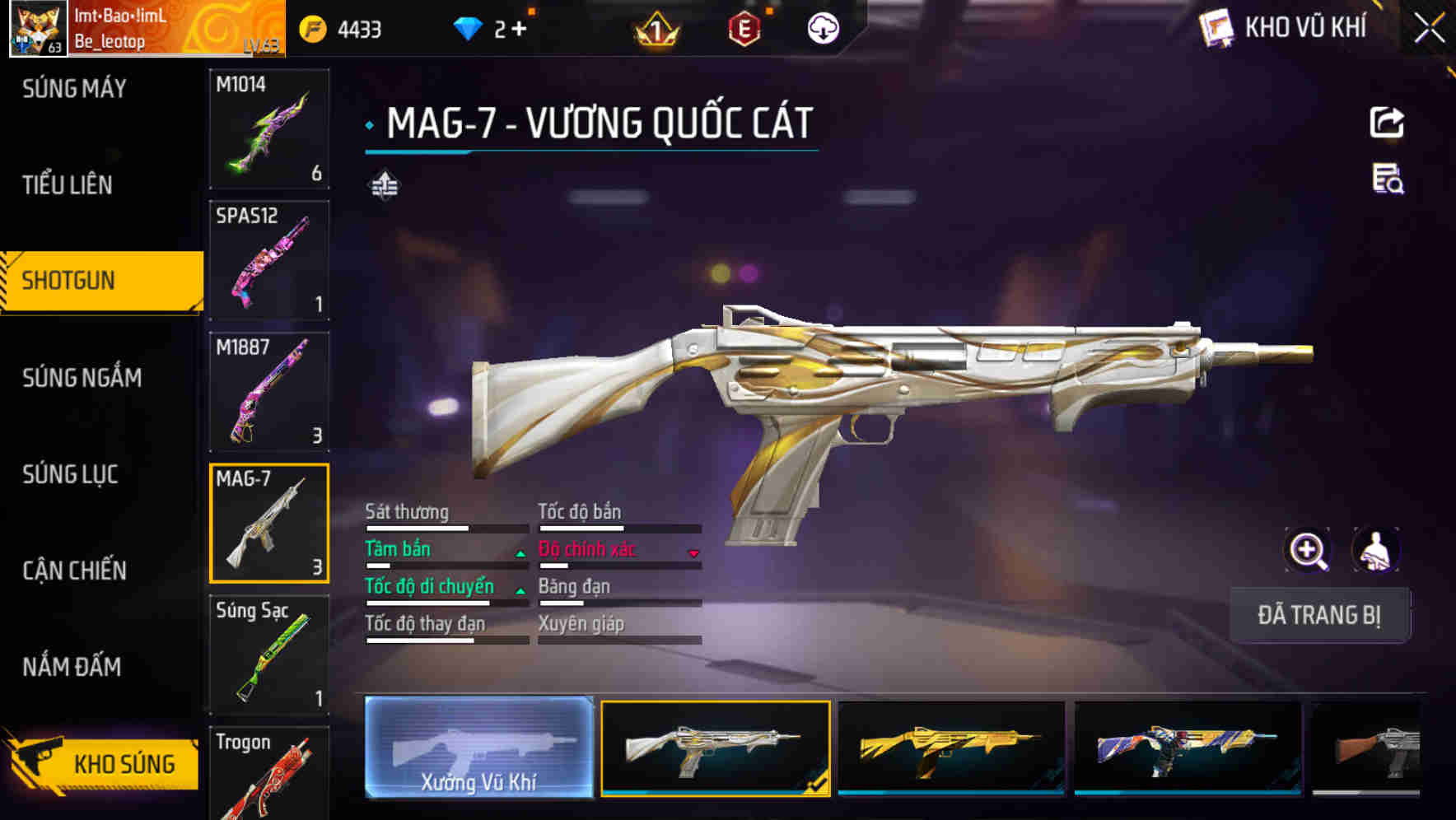This screenshot has height=820, width=1456.
Task: Open the NẮM ĐẤM category
Action: [x=72, y=667]
